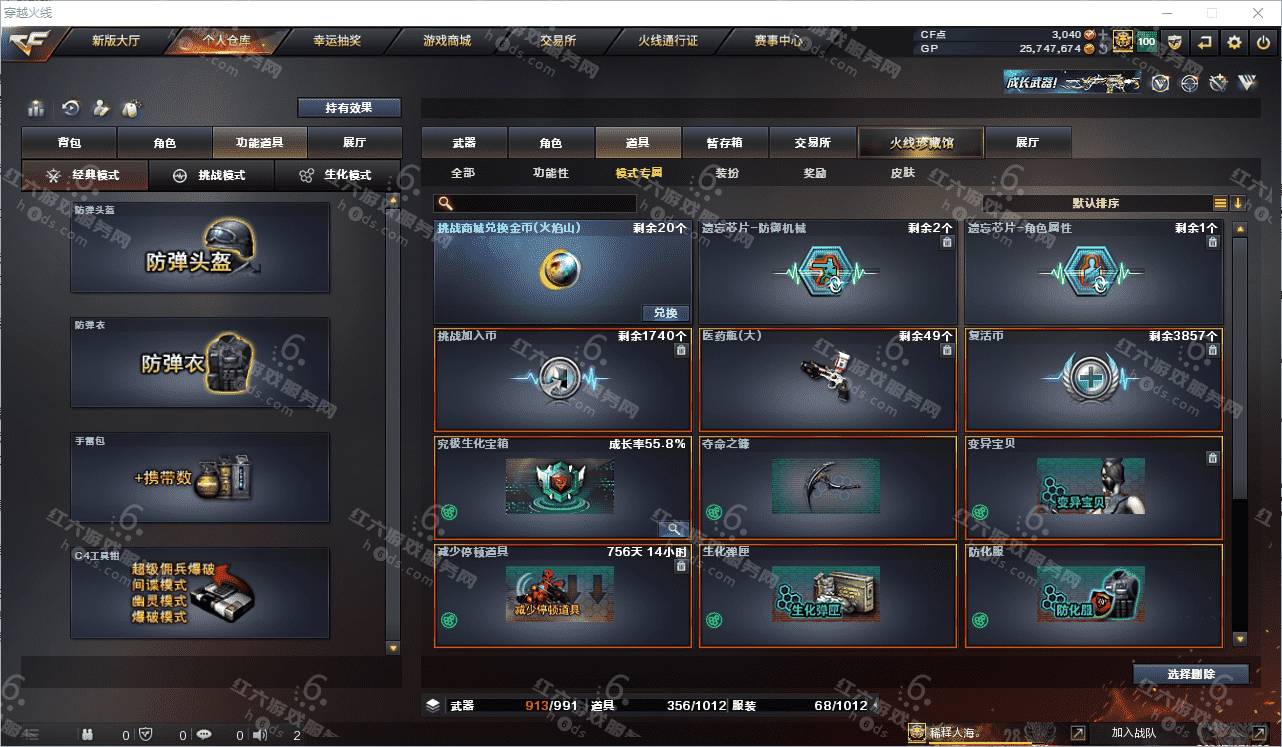This screenshot has height=747, width=1282.
Task: Show the 皮肤 skins category
Action: [902, 173]
